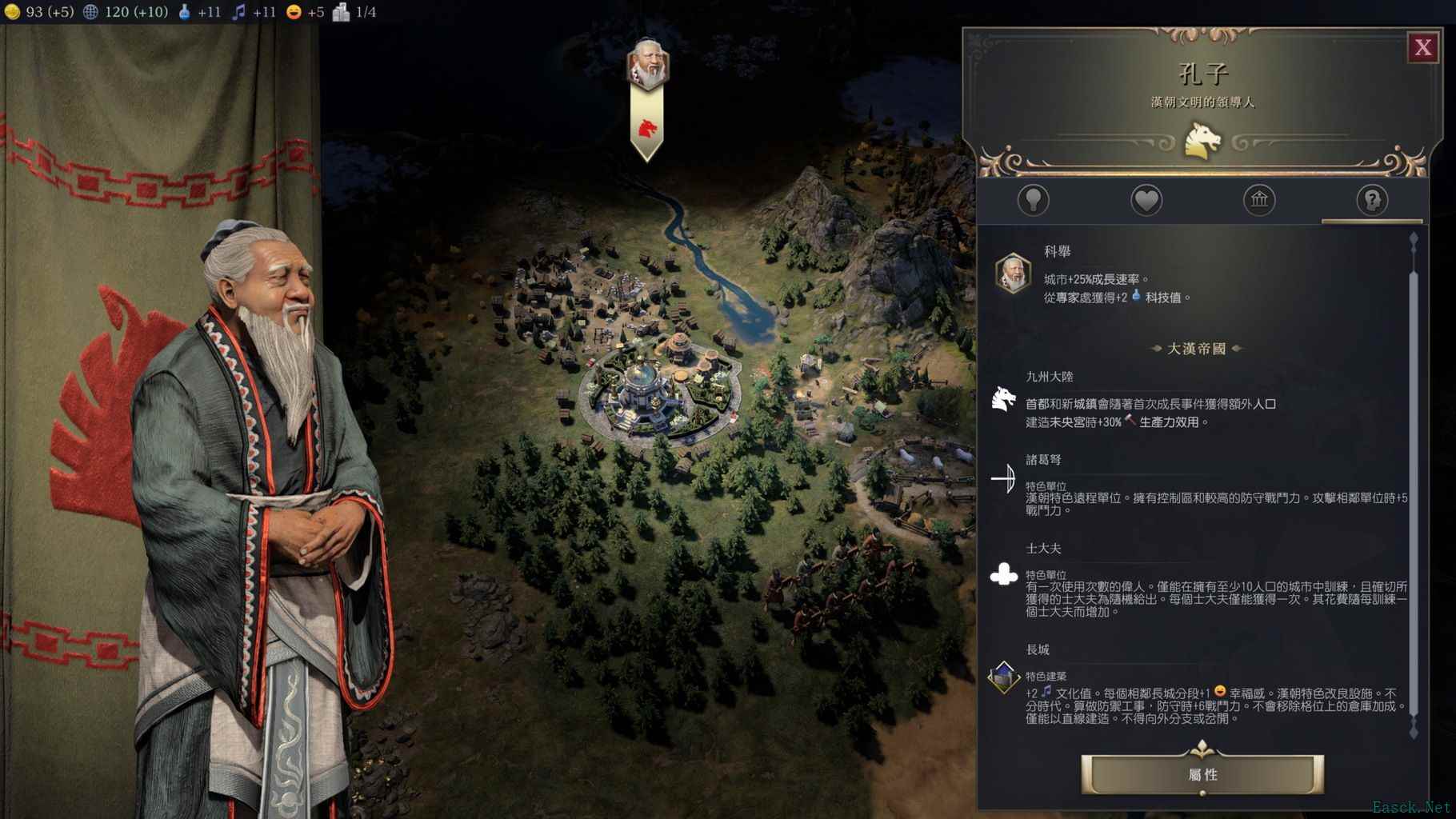Image resolution: width=1456 pixels, height=819 pixels.
Task: Select the question mark head tab
Action: (1371, 202)
